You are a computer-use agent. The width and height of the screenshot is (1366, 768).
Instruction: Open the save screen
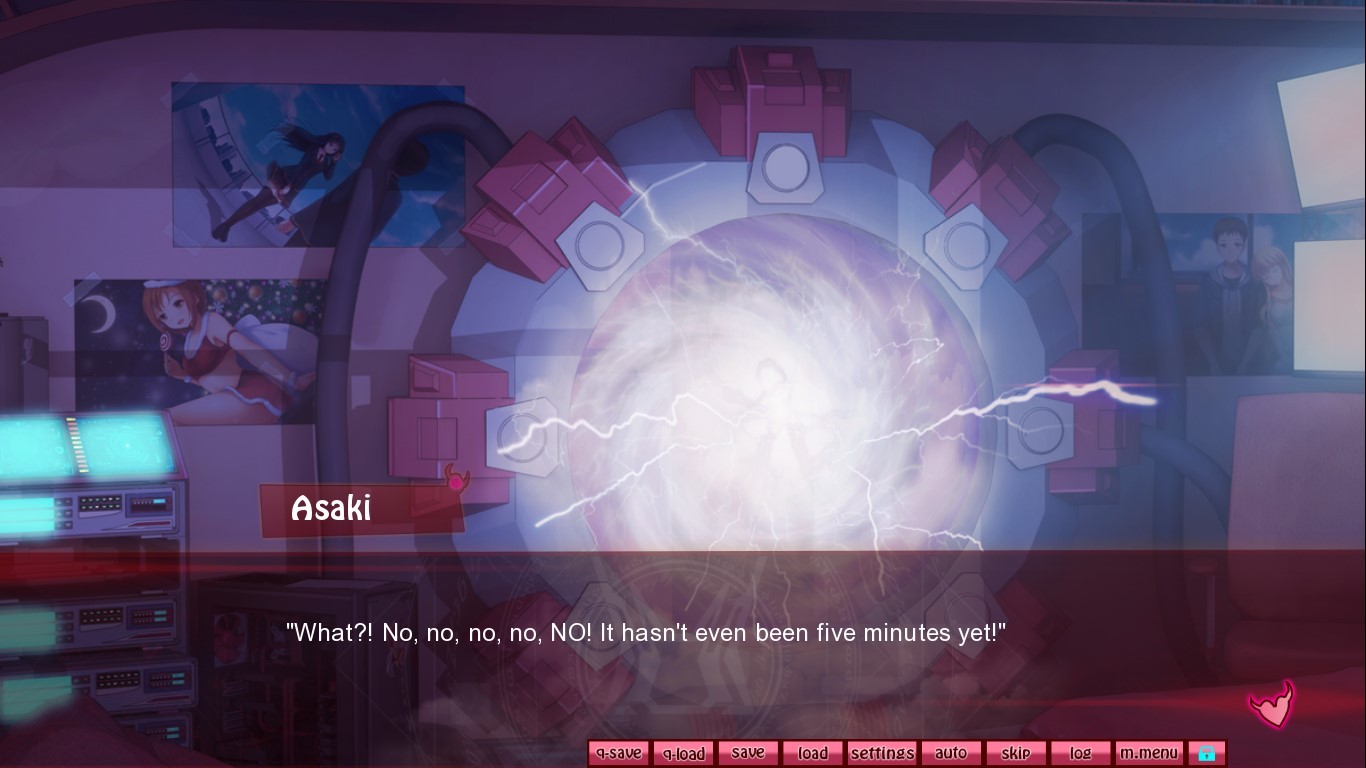[x=748, y=752]
